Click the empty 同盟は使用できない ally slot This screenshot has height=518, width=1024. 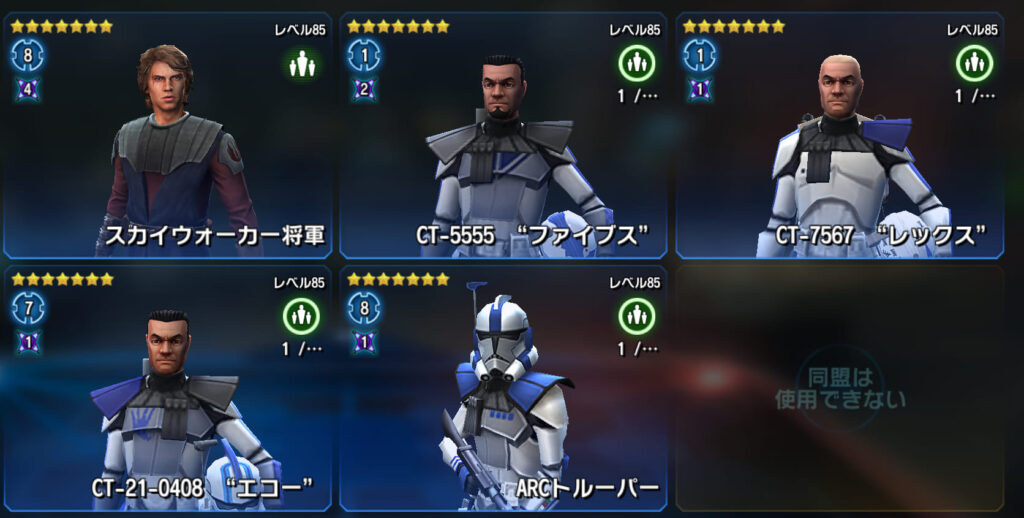pyautogui.click(x=840, y=390)
